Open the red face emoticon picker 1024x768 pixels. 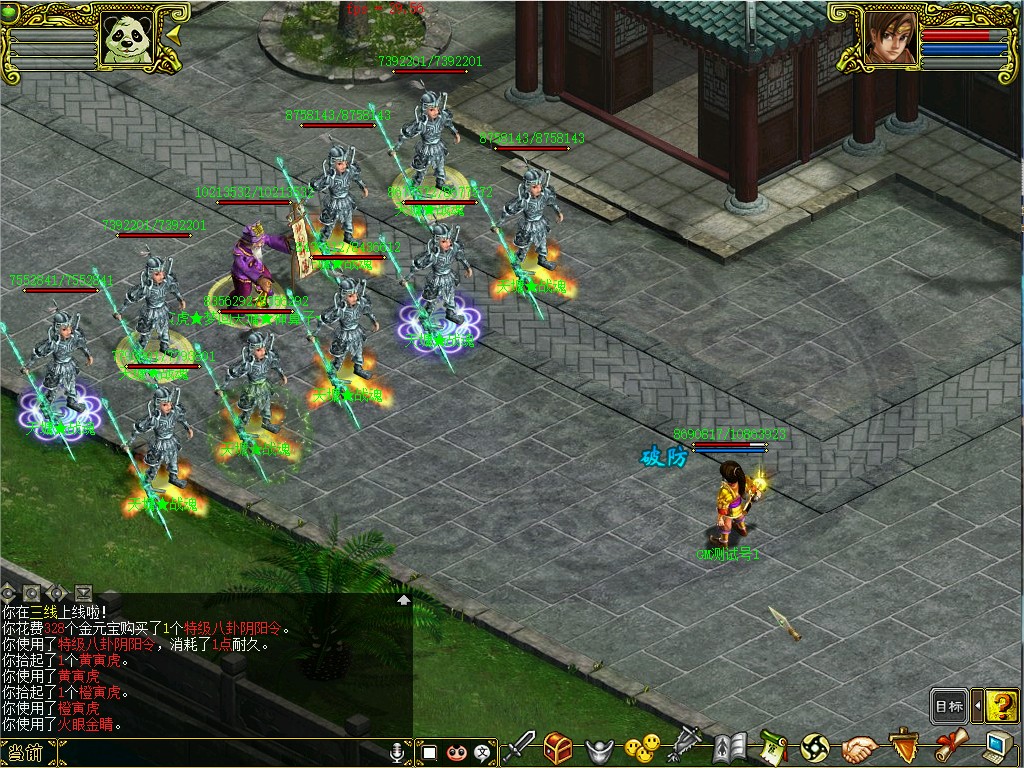pos(457,751)
